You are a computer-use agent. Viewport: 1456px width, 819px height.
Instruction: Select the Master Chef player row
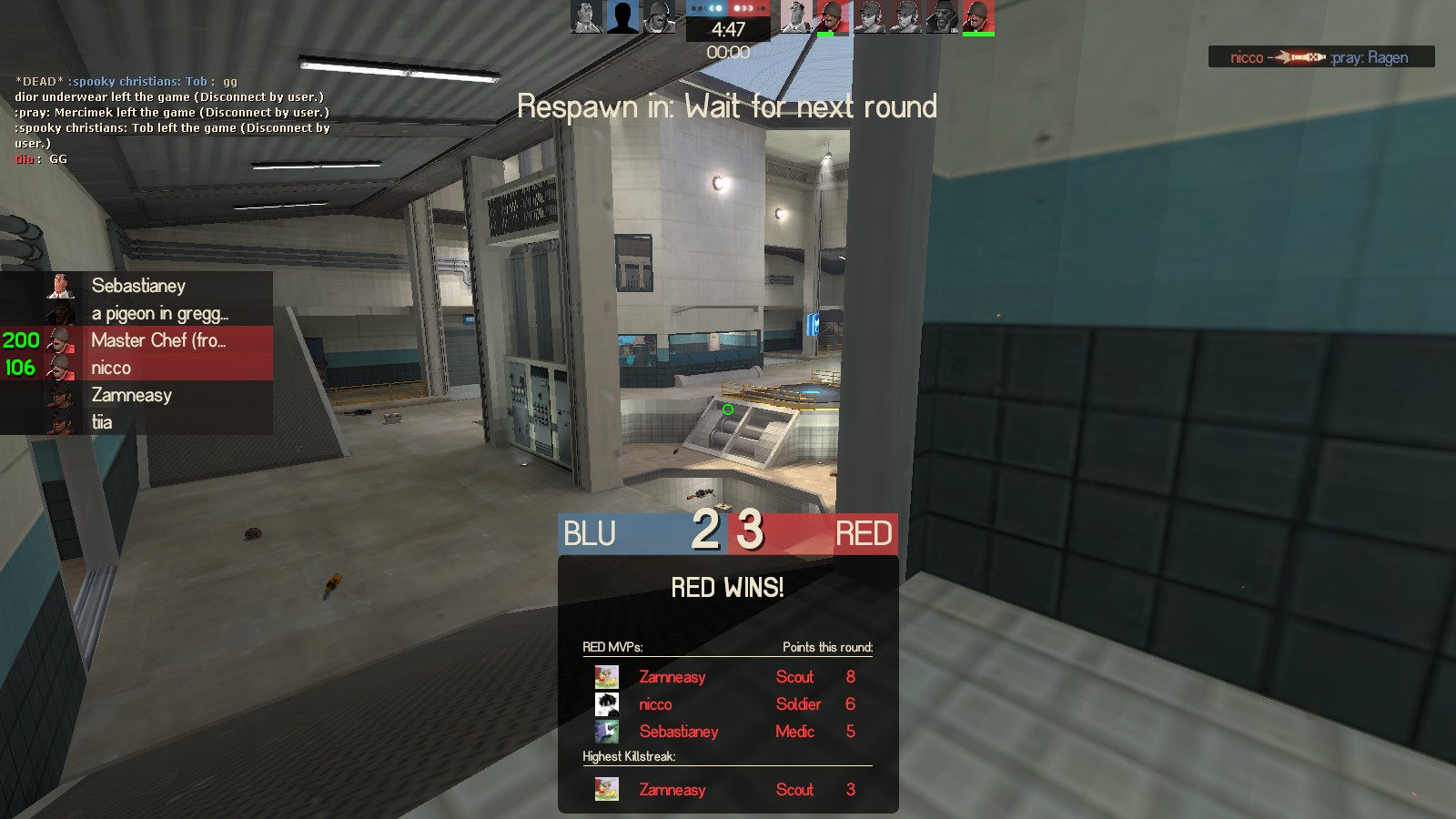click(157, 340)
